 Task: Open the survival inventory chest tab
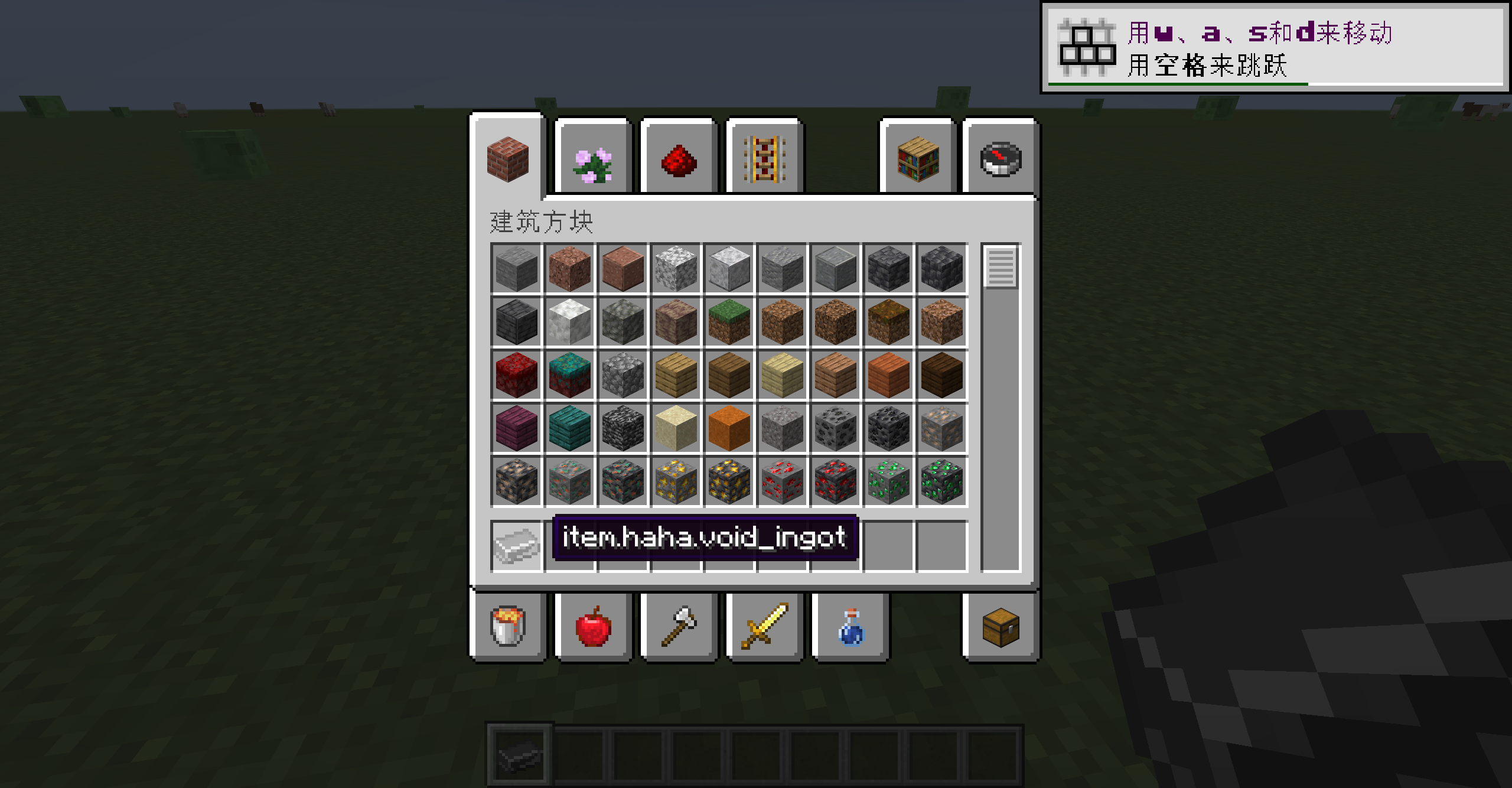(x=1001, y=625)
